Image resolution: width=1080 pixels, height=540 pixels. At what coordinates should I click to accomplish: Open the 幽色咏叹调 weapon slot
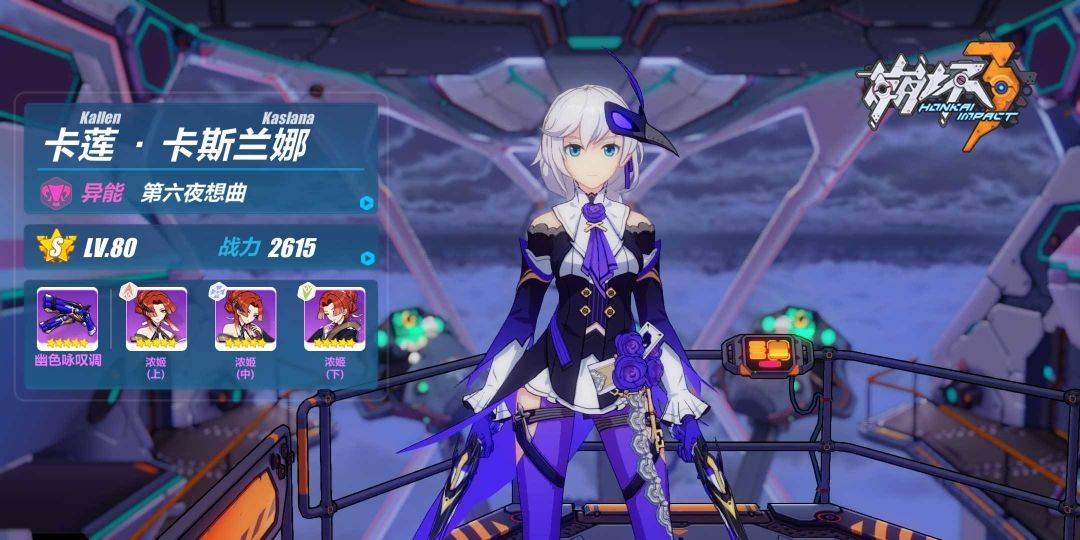67,319
